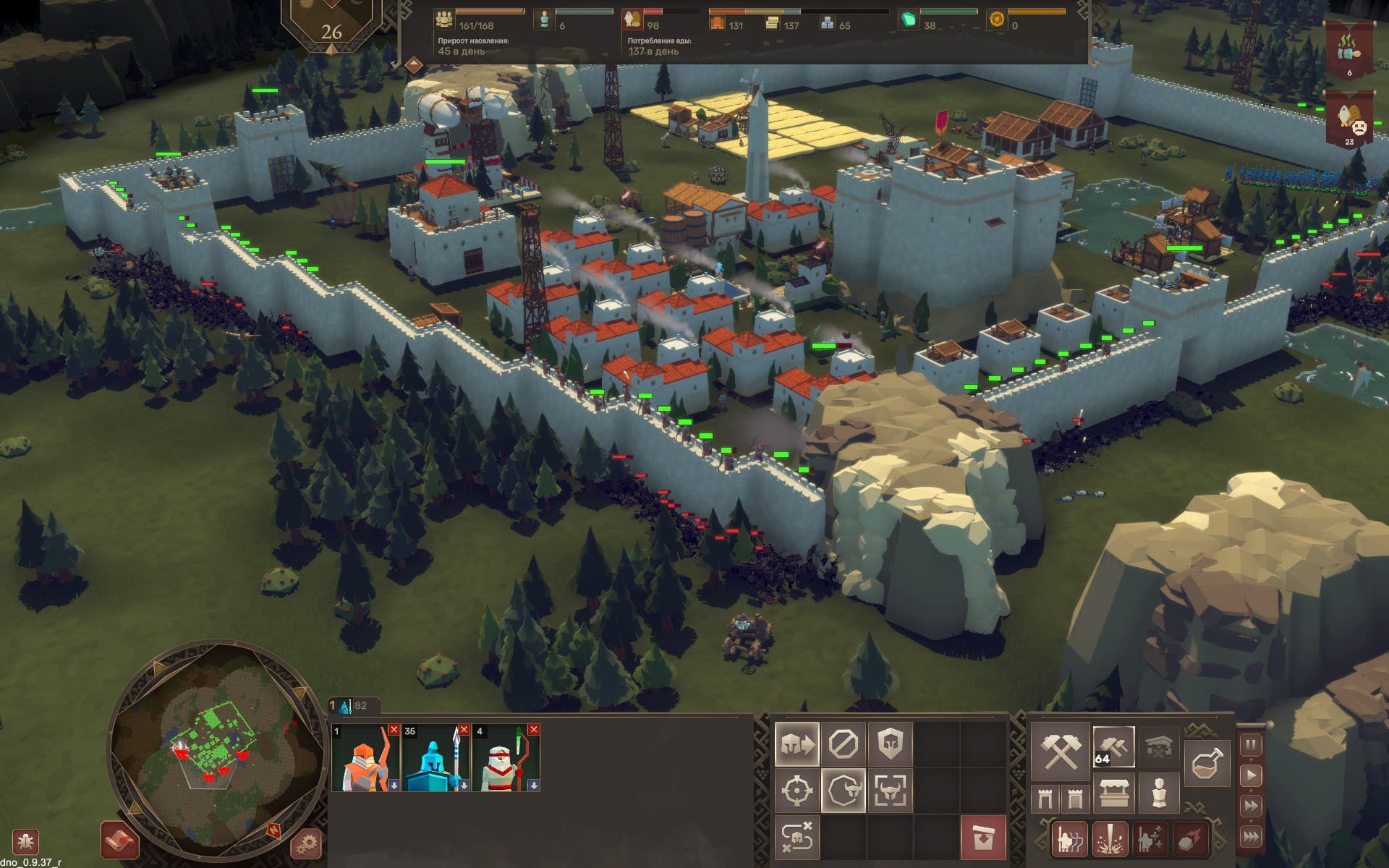Activate the crosshair attack command
This screenshot has height=868, width=1389.
[x=797, y=790]
